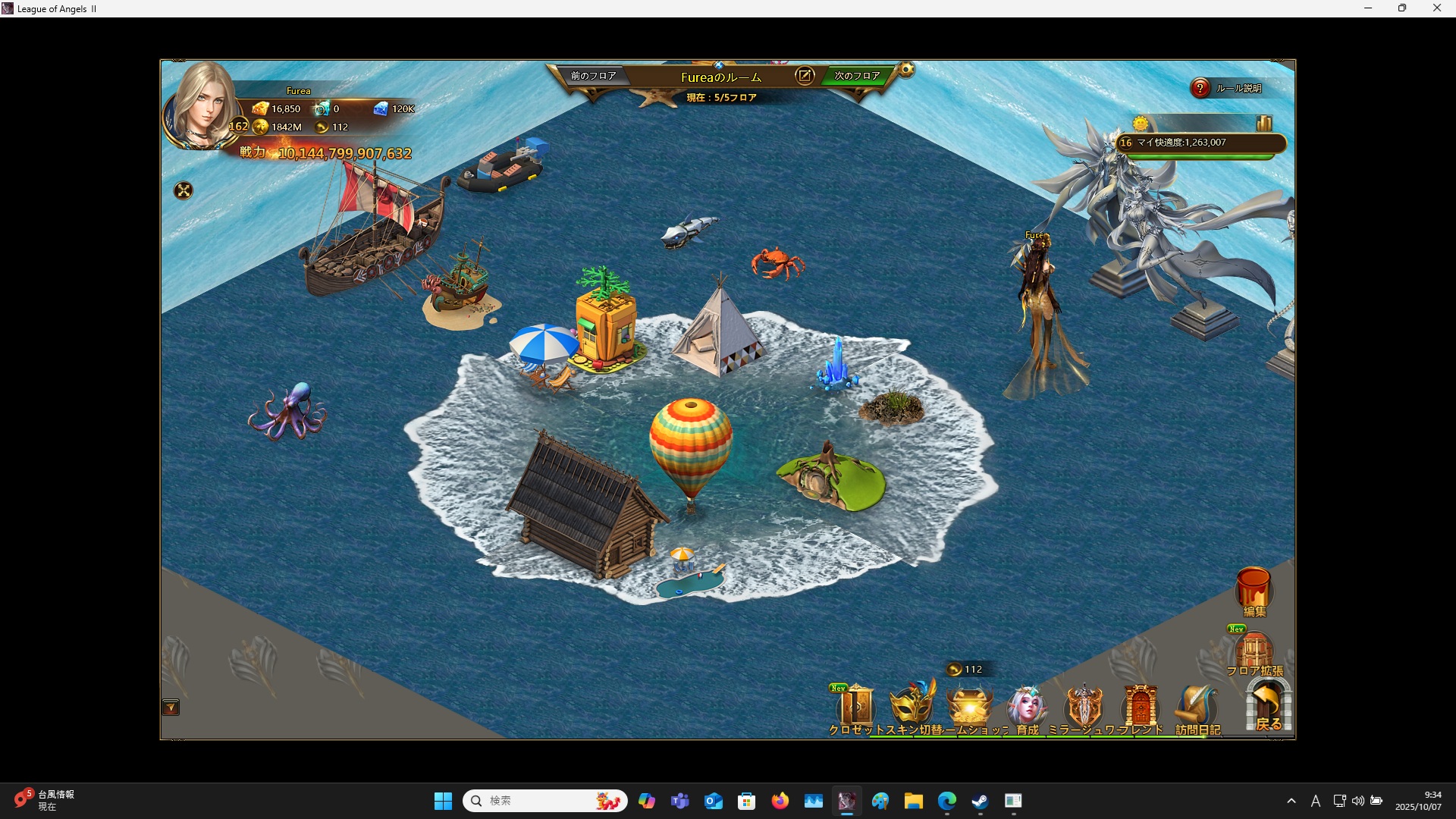
Task: Go to the next floor (次のフロア)
Action: (x=857, y=76)
